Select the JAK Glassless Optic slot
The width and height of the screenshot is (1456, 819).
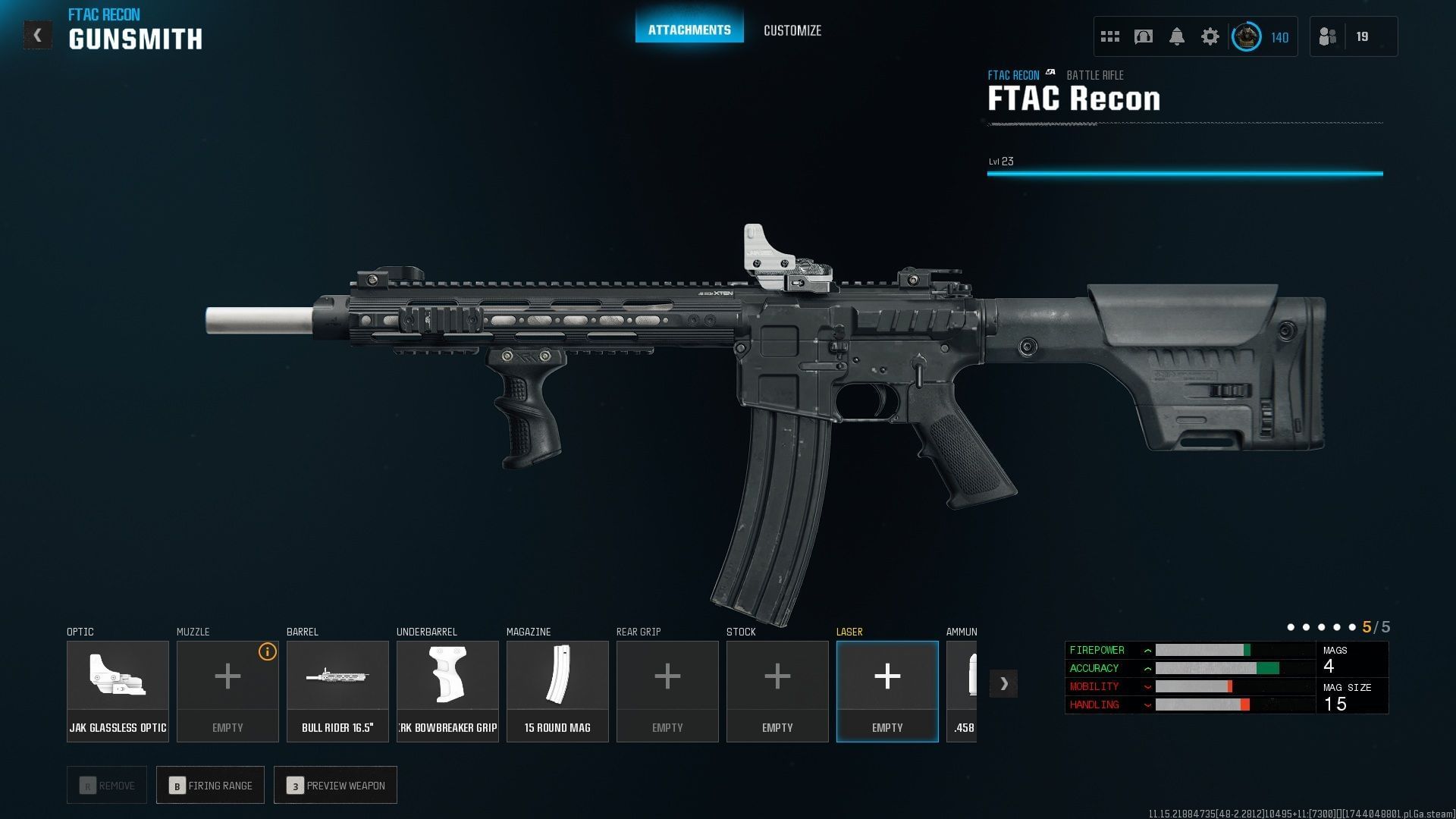click(x=118, y=691)
